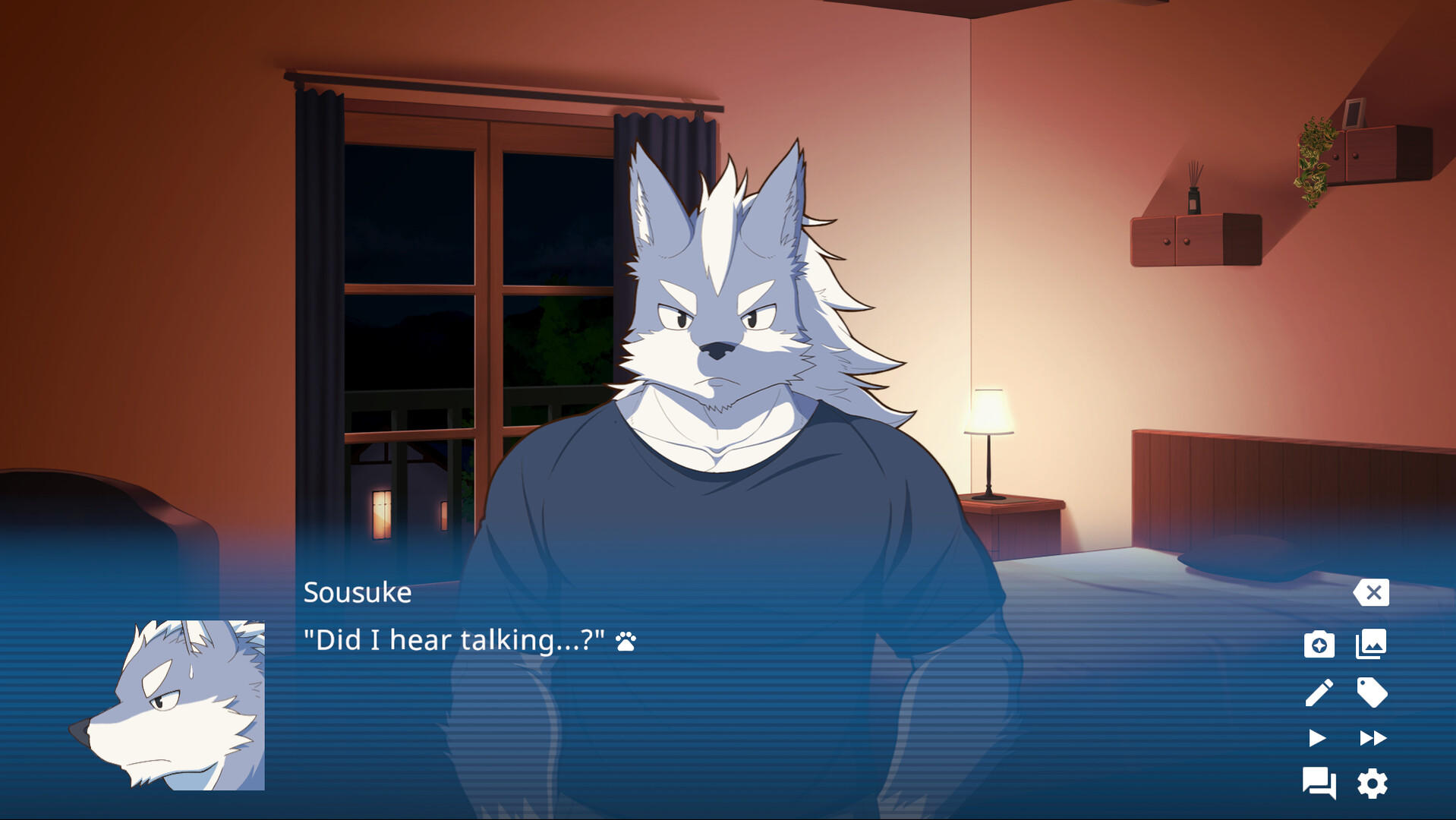Take a screenshot with the camera icon

1321,644
